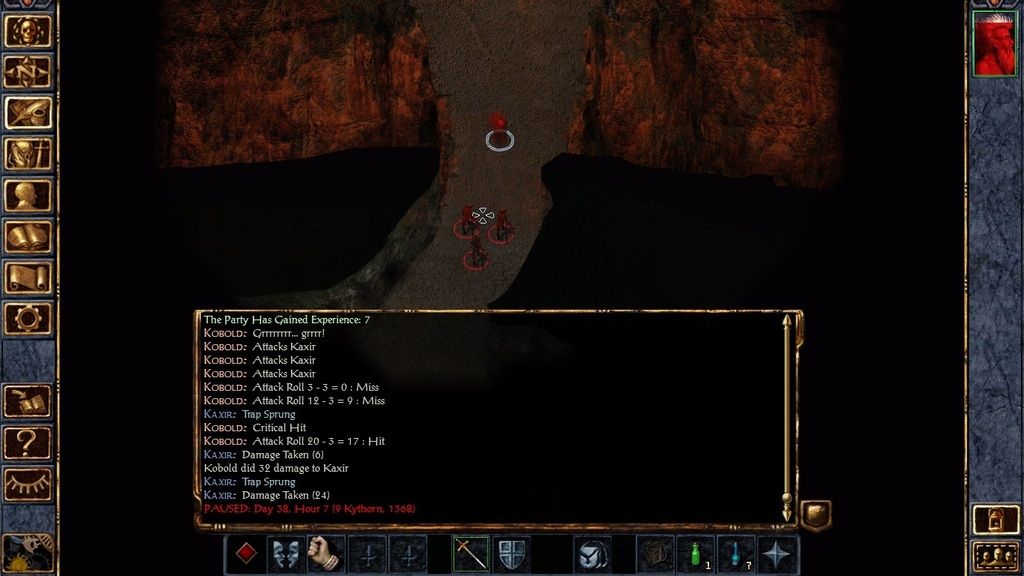The height and width of the screenshot is (576, 1024).
Task: Click the skull return-to-game button
Action: point(28,31)
